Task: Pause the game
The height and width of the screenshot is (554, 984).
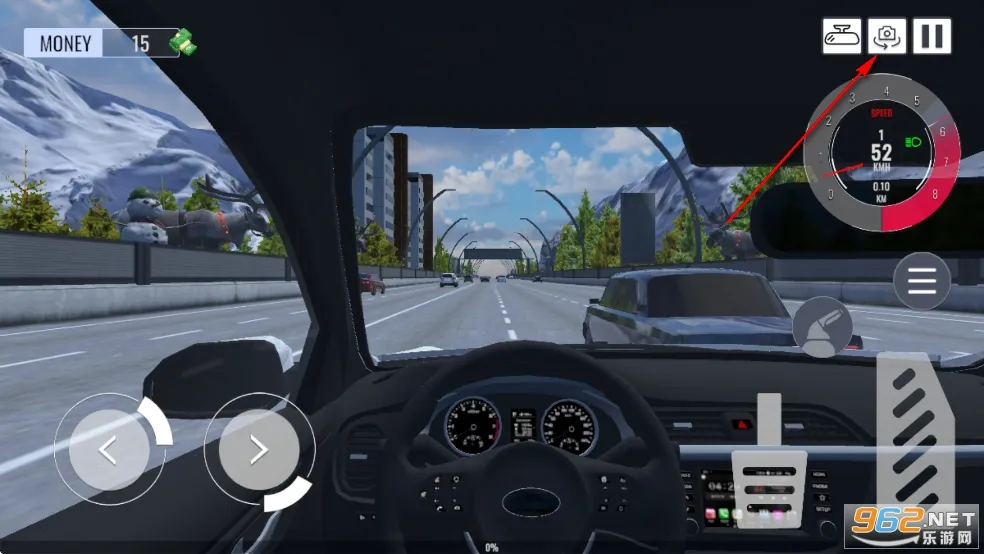Action: (931, 36)
